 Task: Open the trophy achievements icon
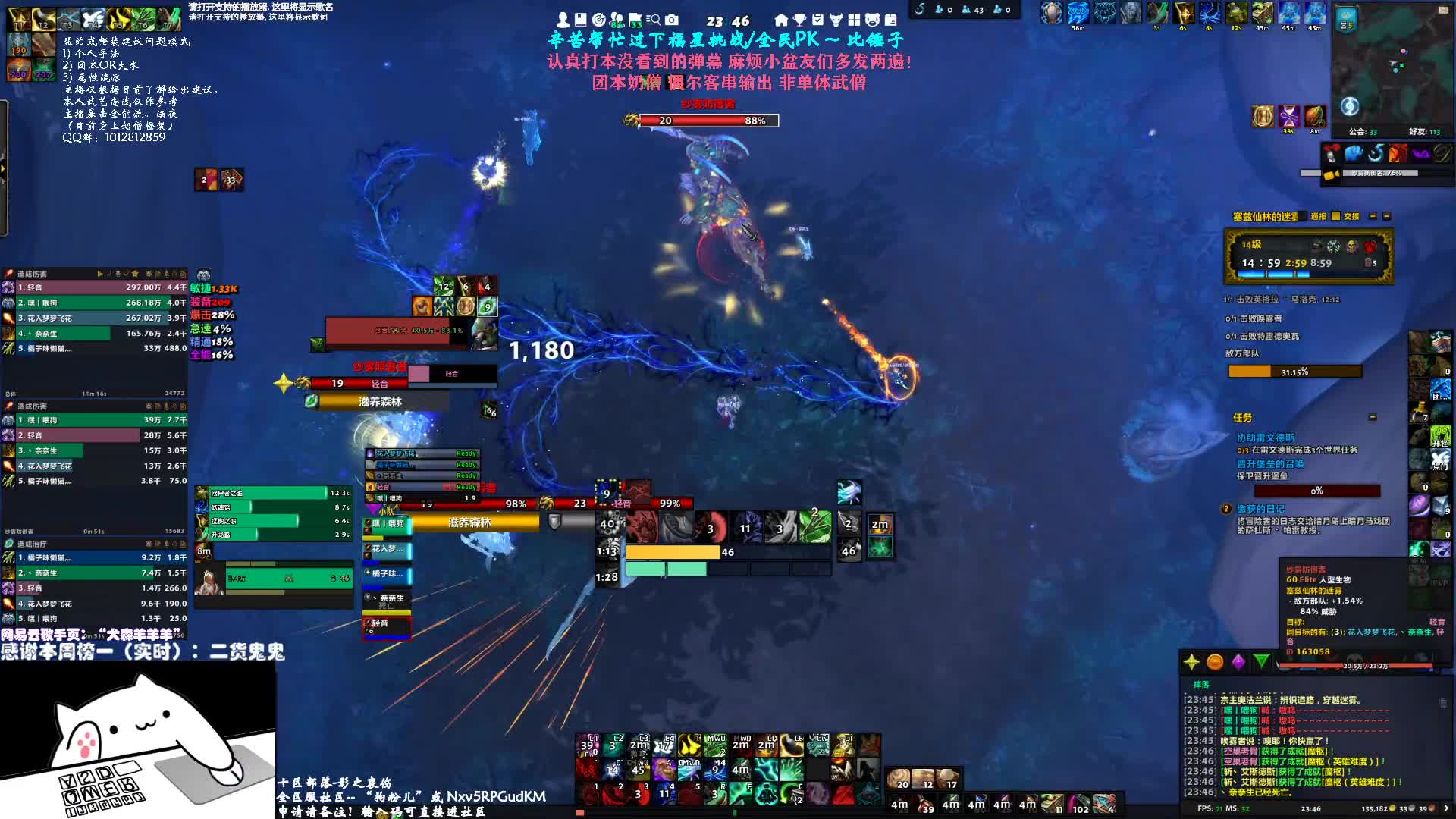point(799,20)
